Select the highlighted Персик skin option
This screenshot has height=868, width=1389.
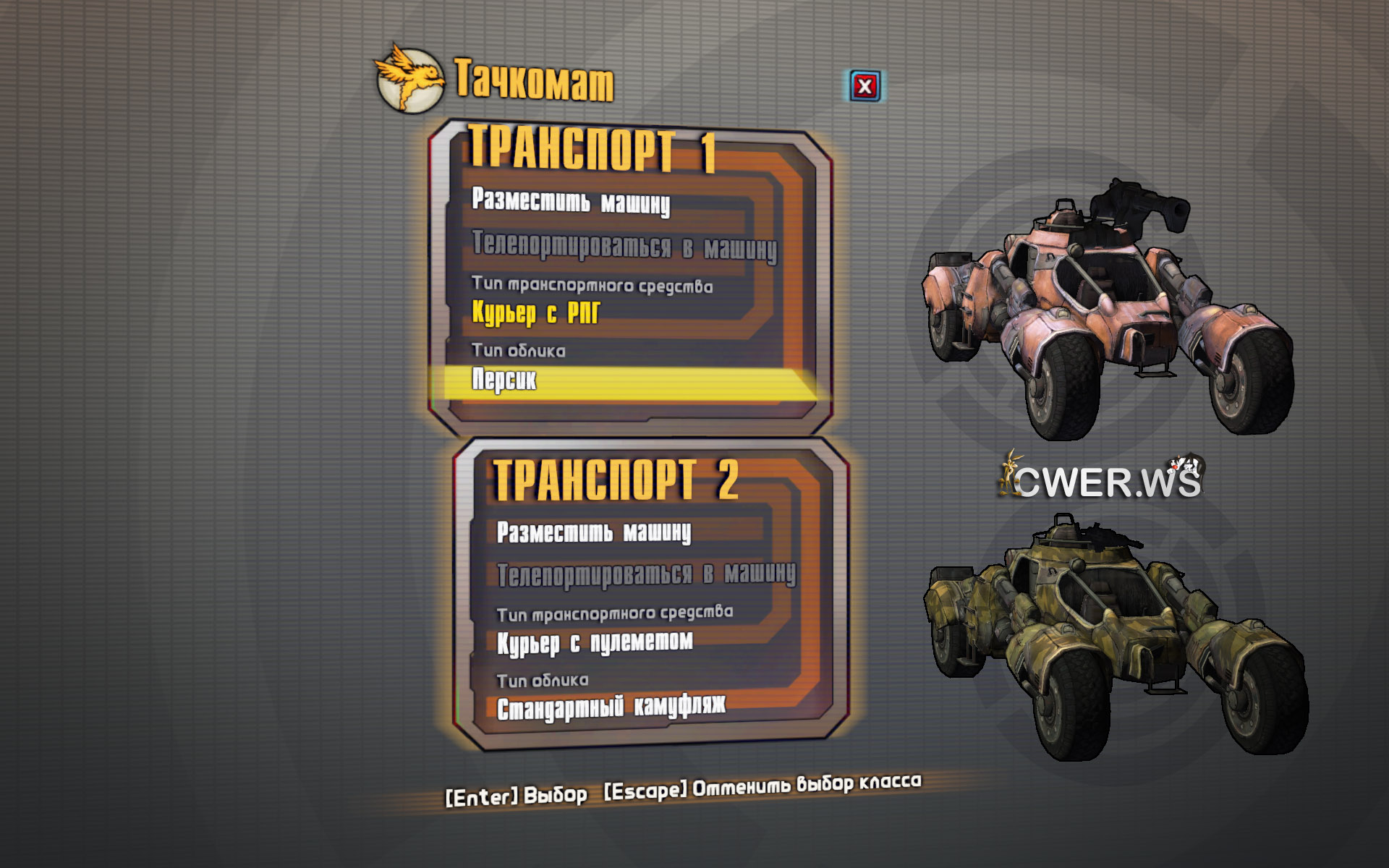(x=505, y=380)
